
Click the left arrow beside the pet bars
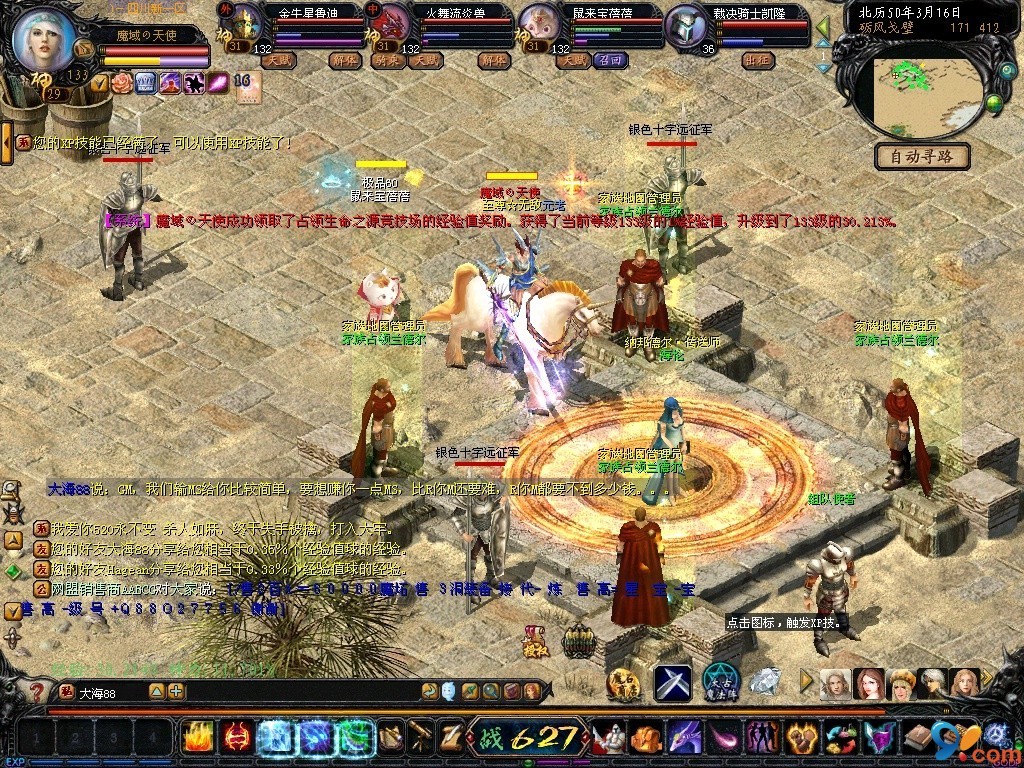coord(822,27)
